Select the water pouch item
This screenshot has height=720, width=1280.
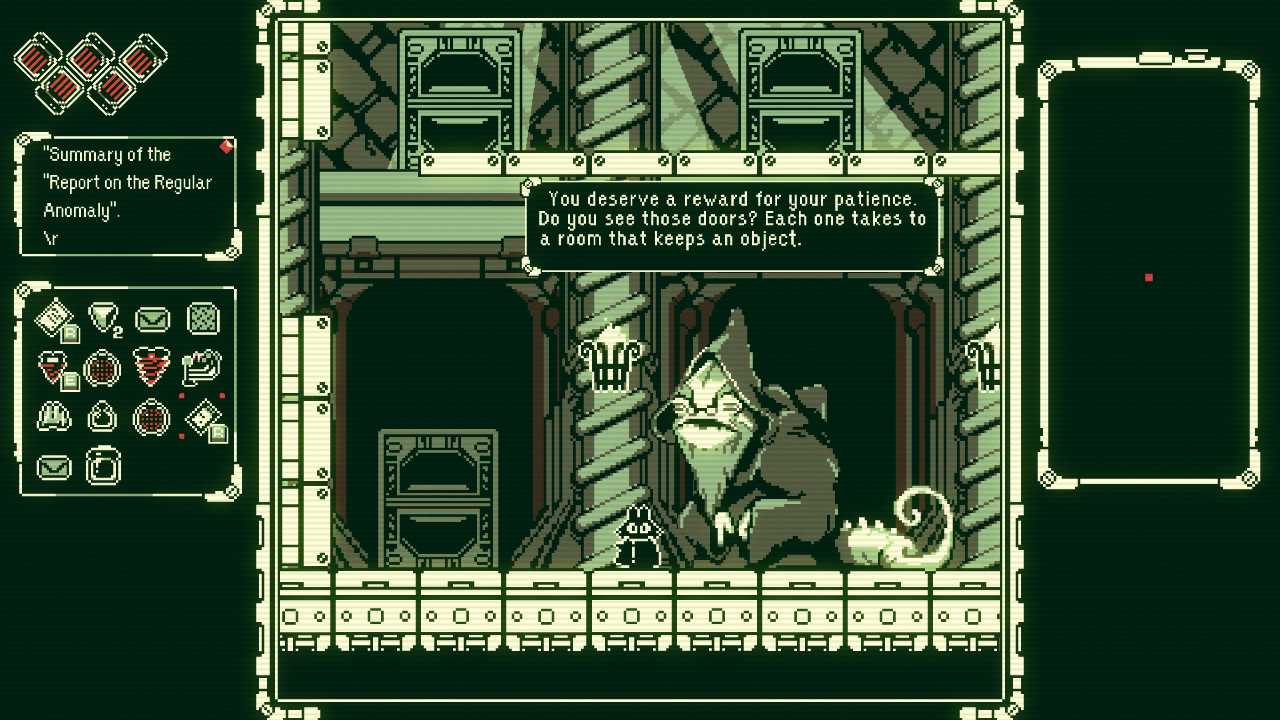click(x=102, y=418)
